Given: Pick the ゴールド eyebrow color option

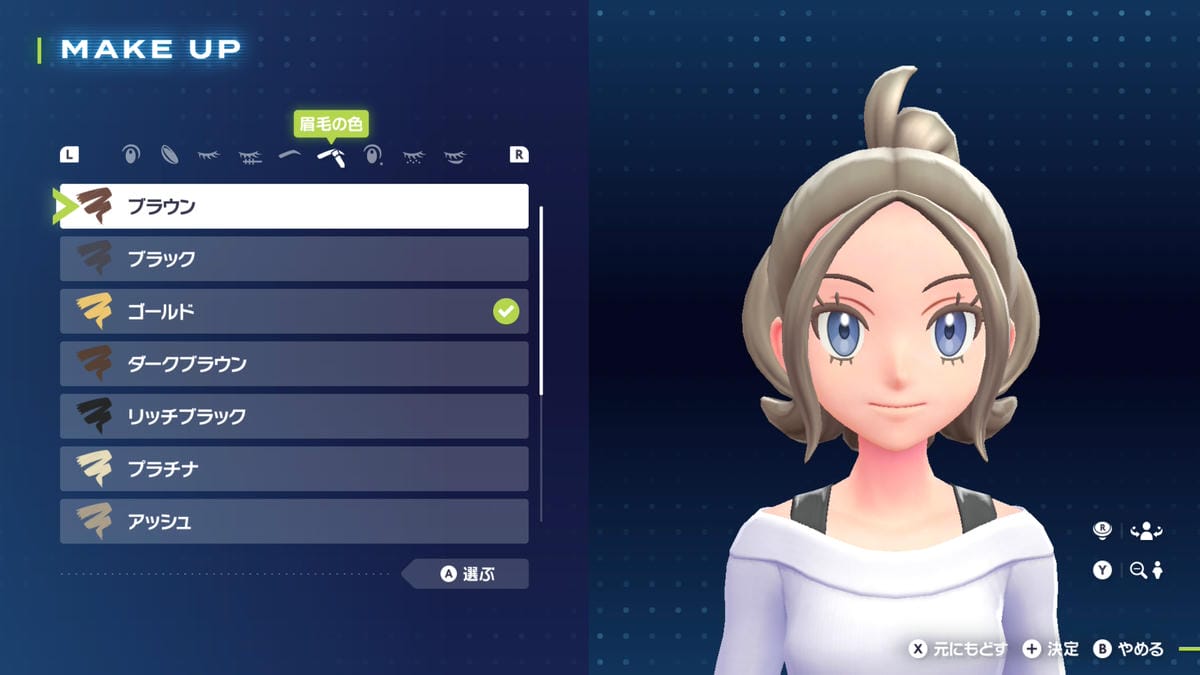Looking at the screenshot, I should click(x=293, y=312).
